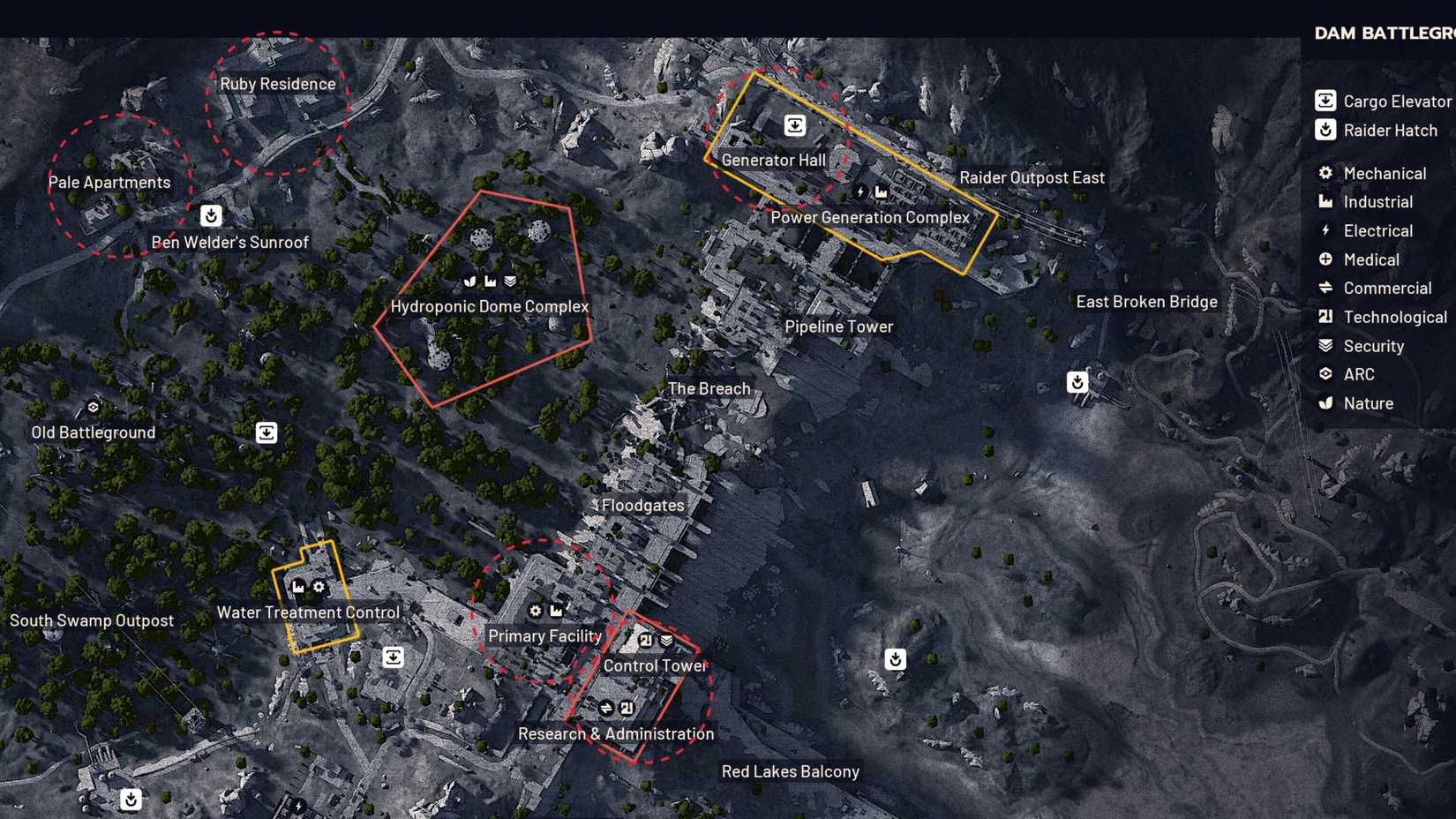Click the Cargo Elevator icon in the legend
This screenshot has height=819, width=1456.
(x=1325, y=101)
